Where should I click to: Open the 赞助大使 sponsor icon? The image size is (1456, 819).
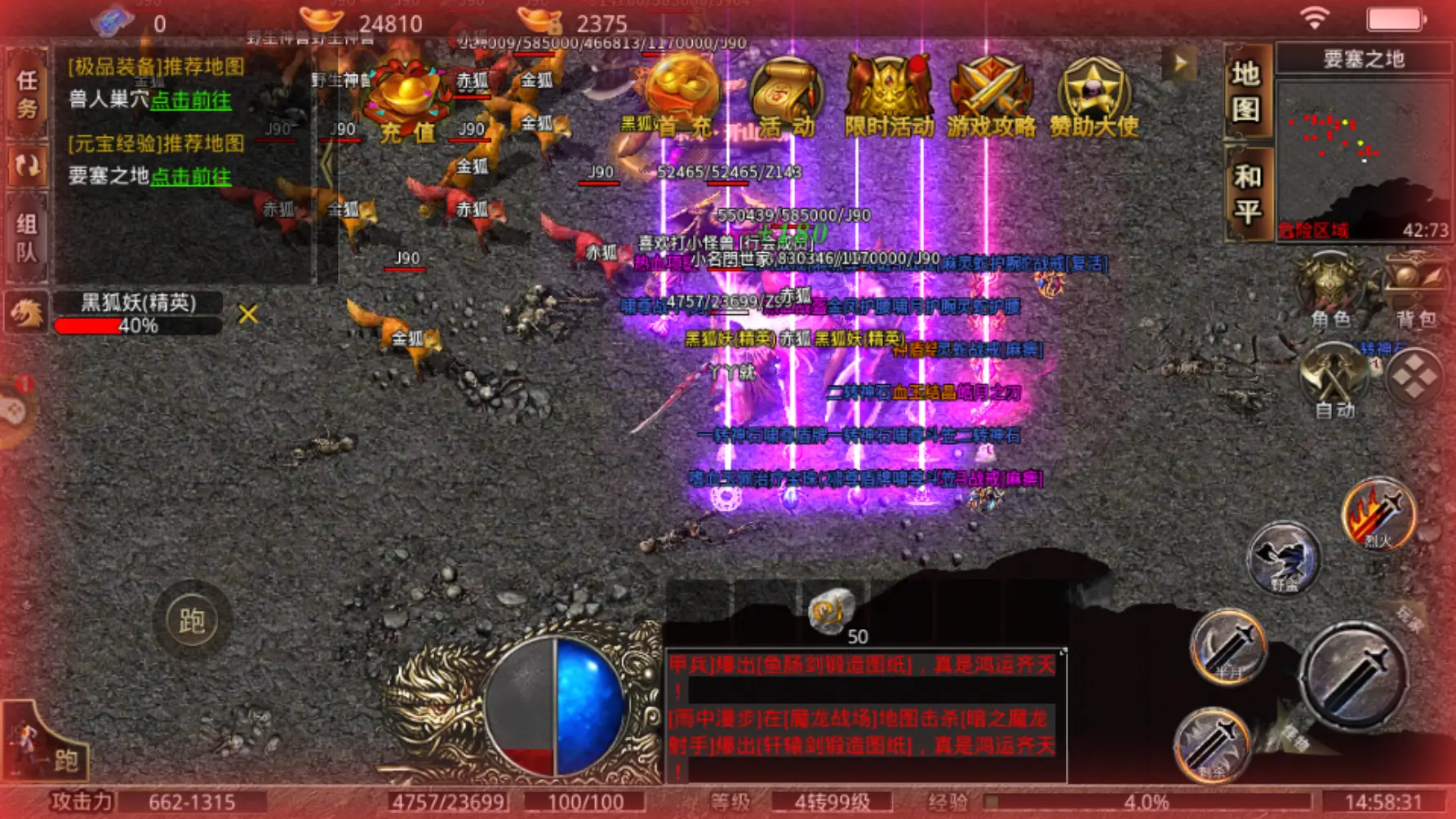point(1094,98)
